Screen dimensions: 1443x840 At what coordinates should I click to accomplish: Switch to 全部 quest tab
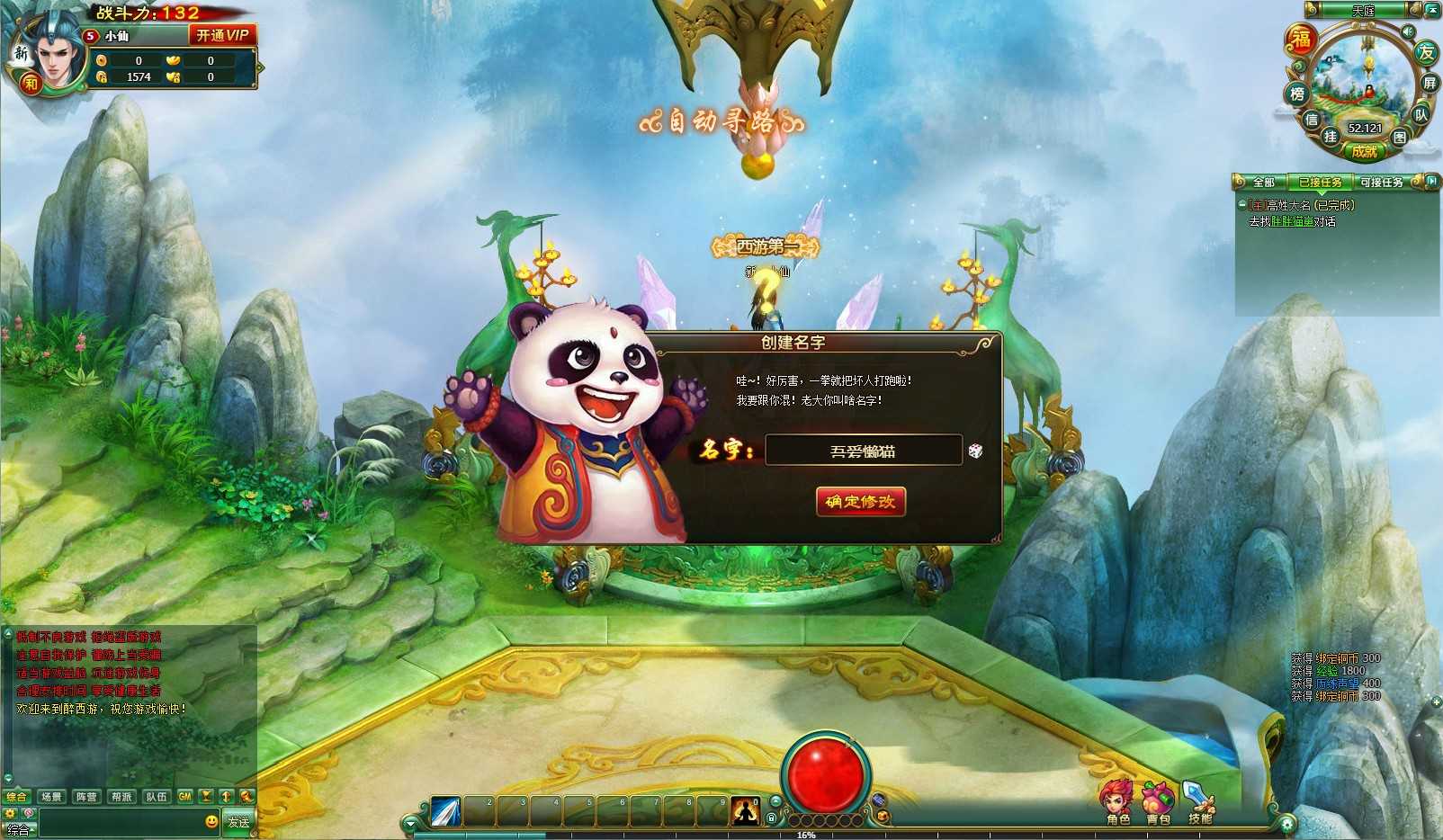click(x=1264, y=183)
